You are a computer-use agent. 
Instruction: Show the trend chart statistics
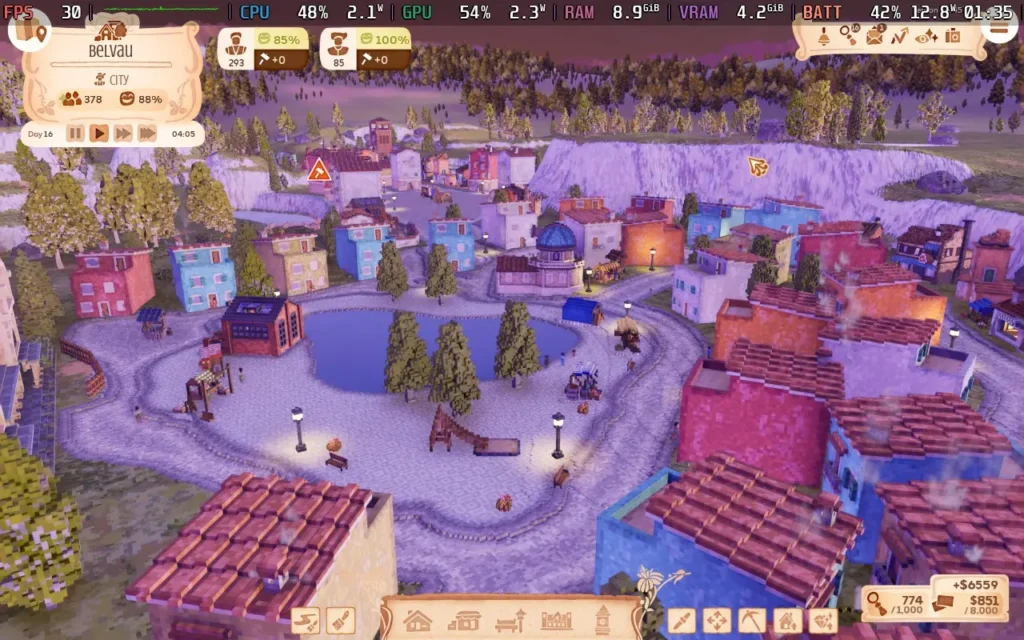click(x=900, y=36)
